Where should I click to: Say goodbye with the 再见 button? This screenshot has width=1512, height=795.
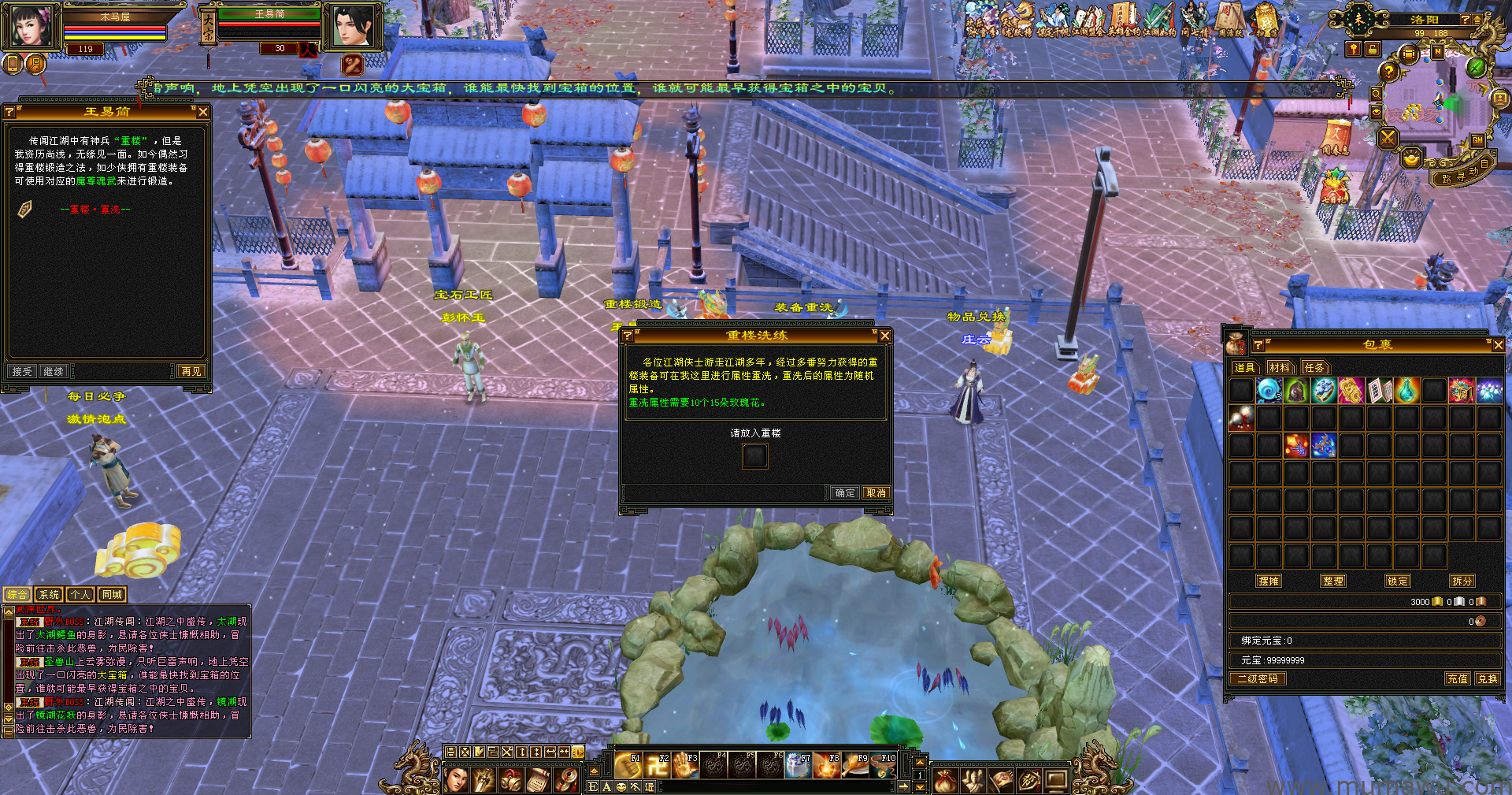coord(191,371)
